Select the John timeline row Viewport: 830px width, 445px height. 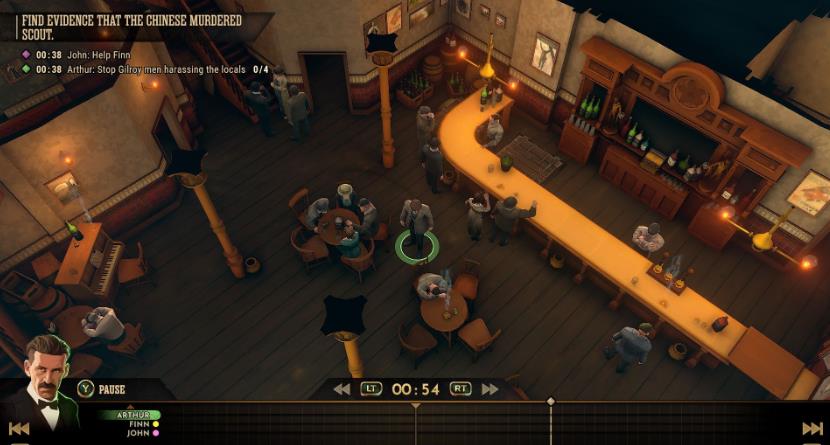(138, 433)
